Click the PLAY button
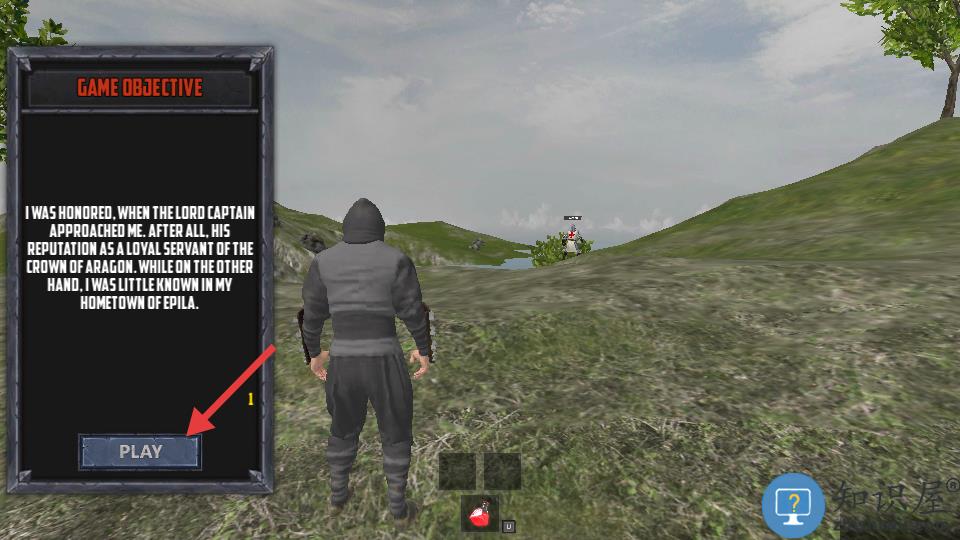This screenshot has width=960, height=540. 140,452
